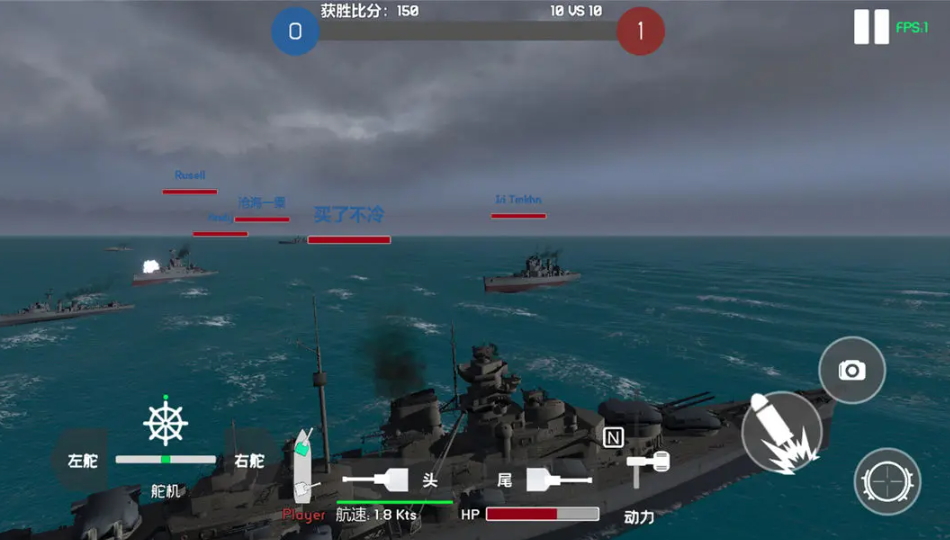Steer left with the 左舵 button

(x=82, y=461)
